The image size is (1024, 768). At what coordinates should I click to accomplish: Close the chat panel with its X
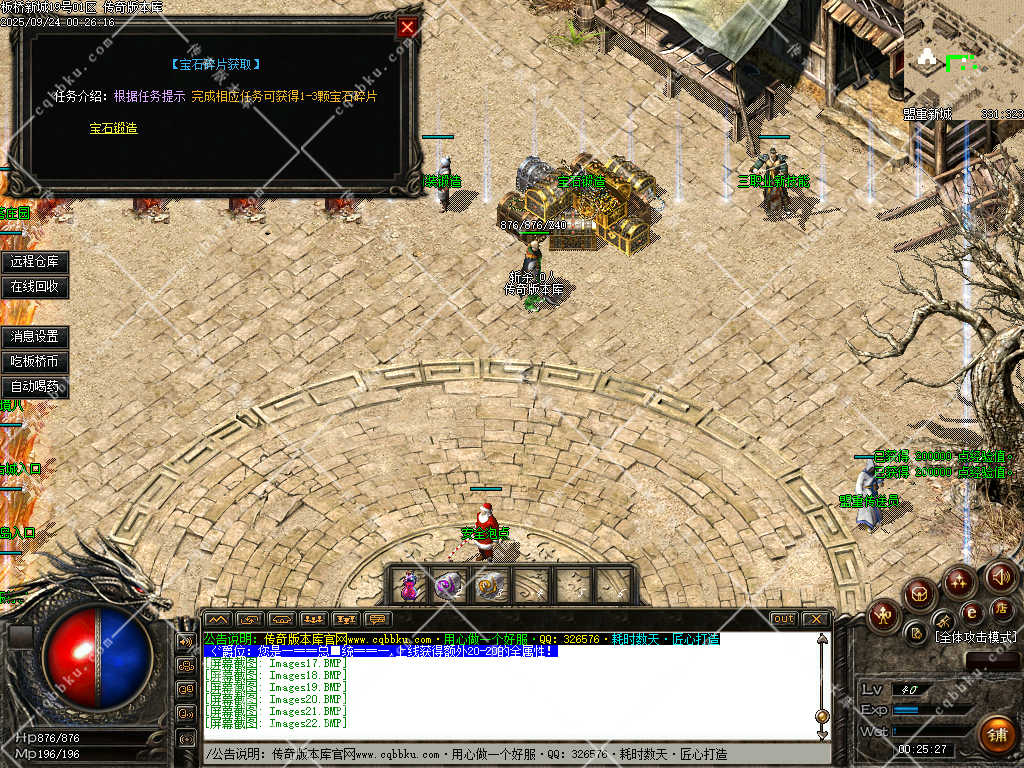pos(816,619)
